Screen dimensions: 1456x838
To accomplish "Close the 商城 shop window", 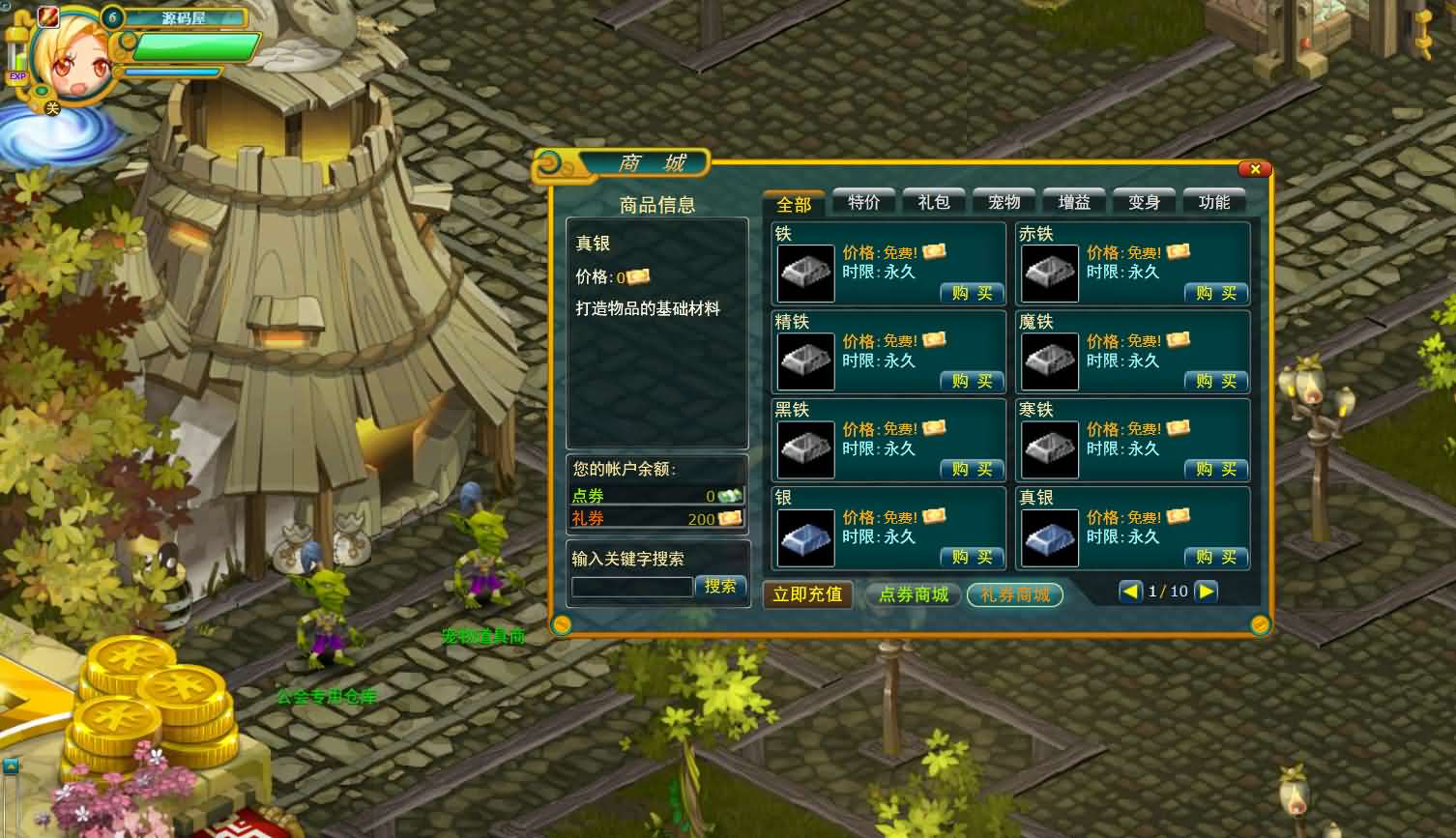I will pos(1254,169).
